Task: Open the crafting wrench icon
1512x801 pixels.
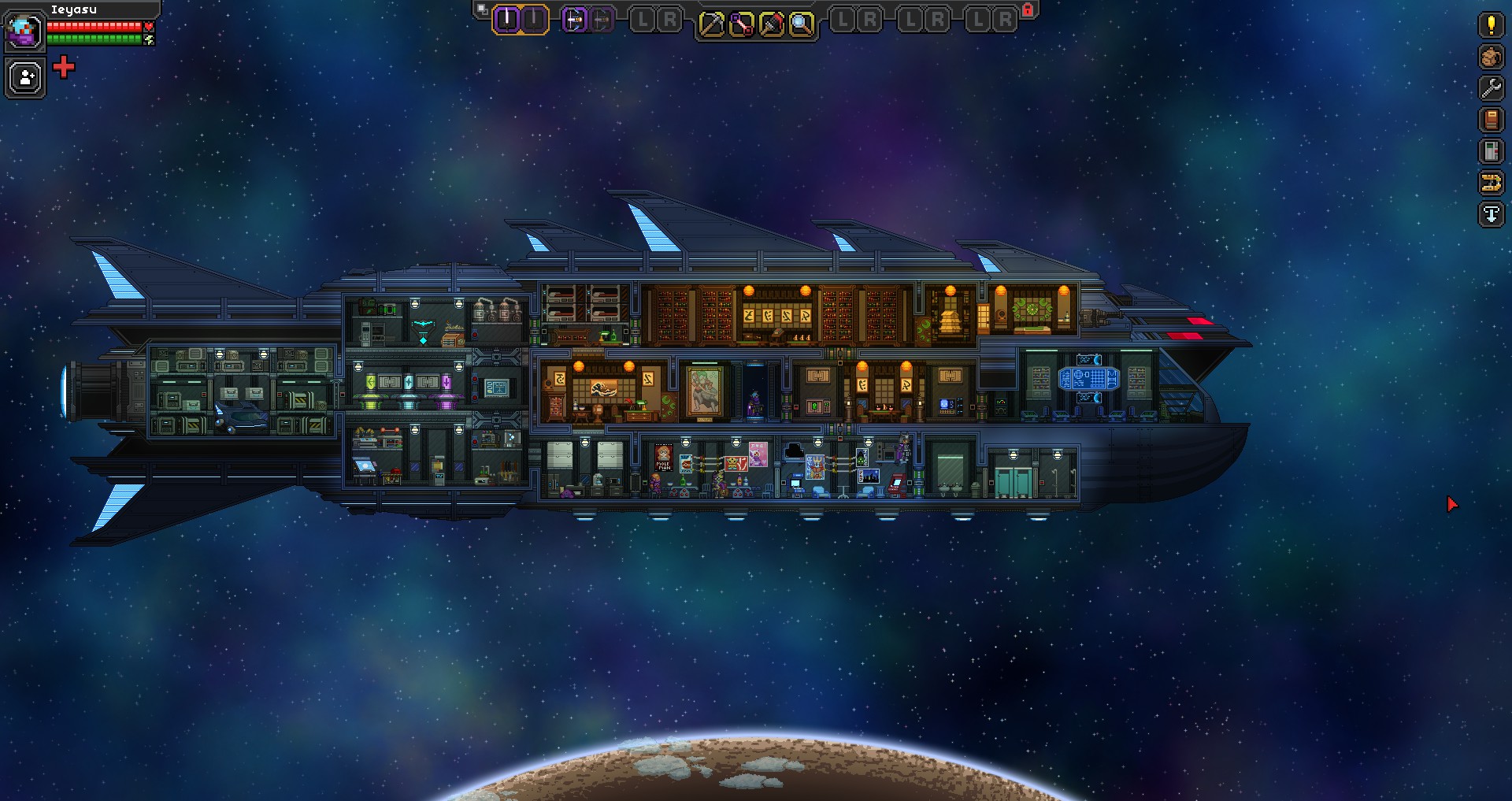Action: point(1491,88)
